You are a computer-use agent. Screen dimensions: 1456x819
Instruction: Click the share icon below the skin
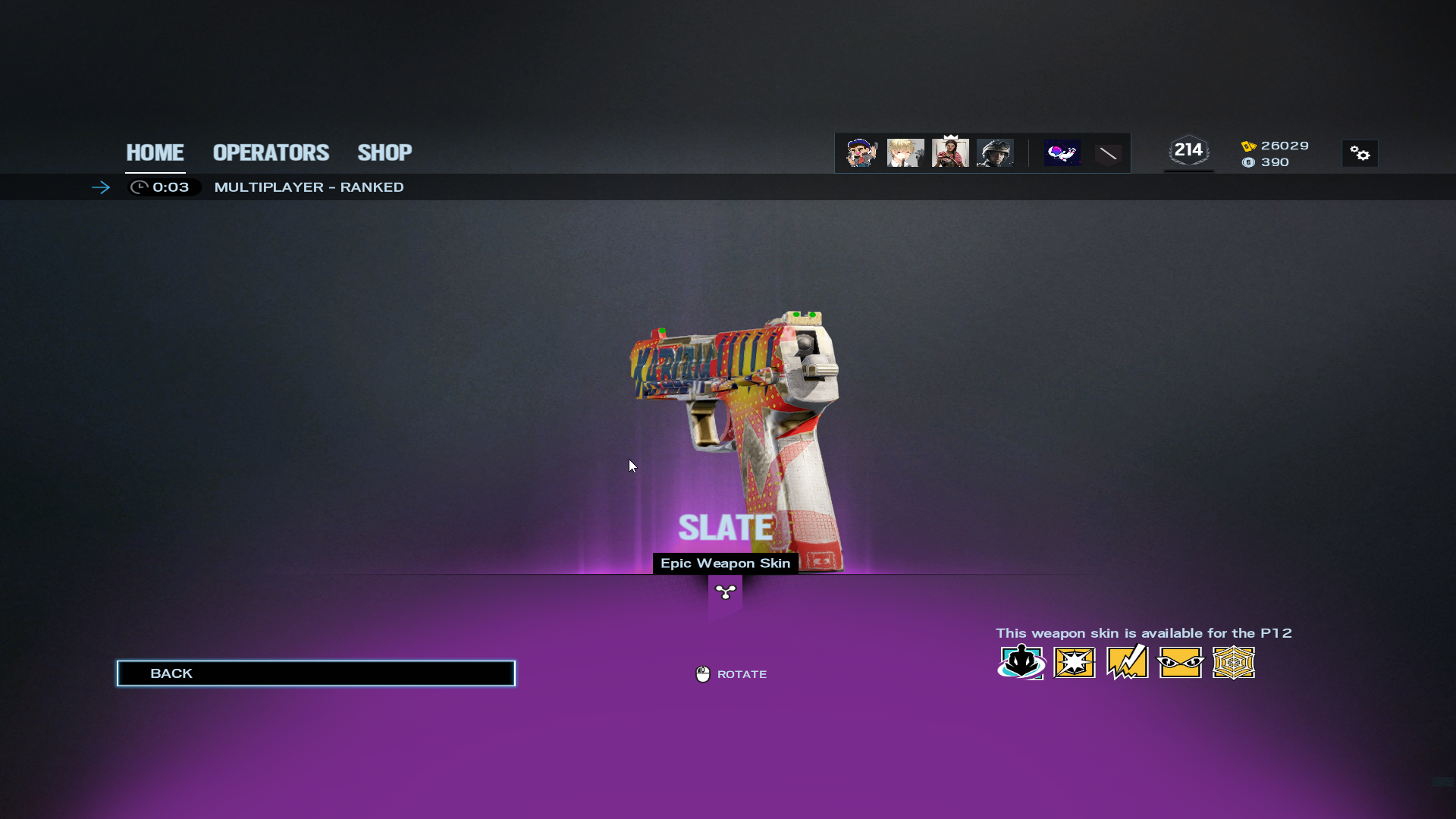pyautogui.click(x=726, y=592)
